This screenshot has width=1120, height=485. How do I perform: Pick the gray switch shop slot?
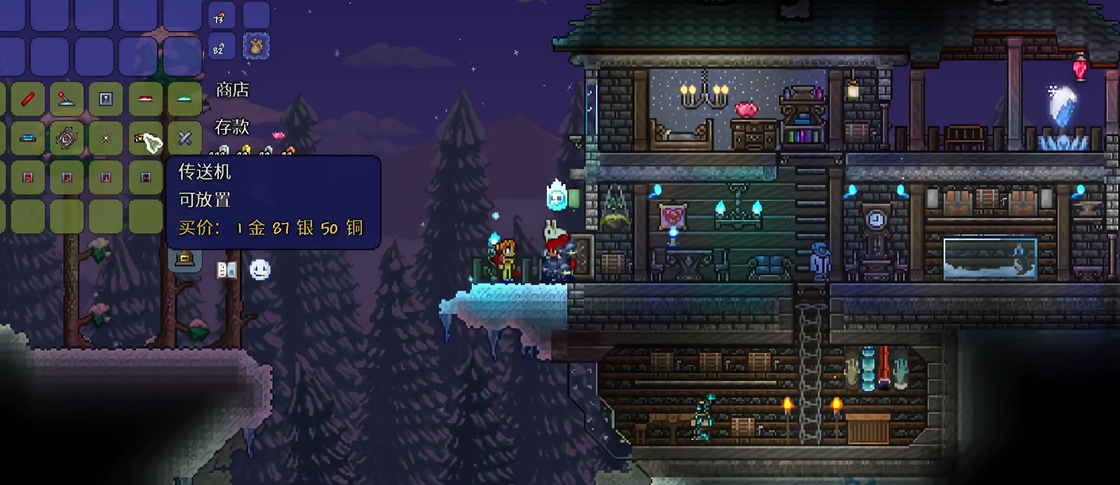pyautogui.click(x=105, y=99)
